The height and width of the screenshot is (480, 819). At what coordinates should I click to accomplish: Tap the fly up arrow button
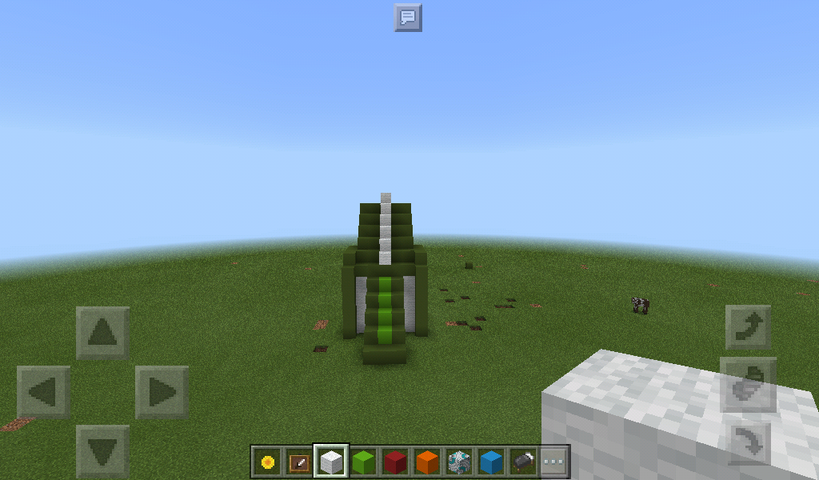pyautogui.click(x=748, y=326)
